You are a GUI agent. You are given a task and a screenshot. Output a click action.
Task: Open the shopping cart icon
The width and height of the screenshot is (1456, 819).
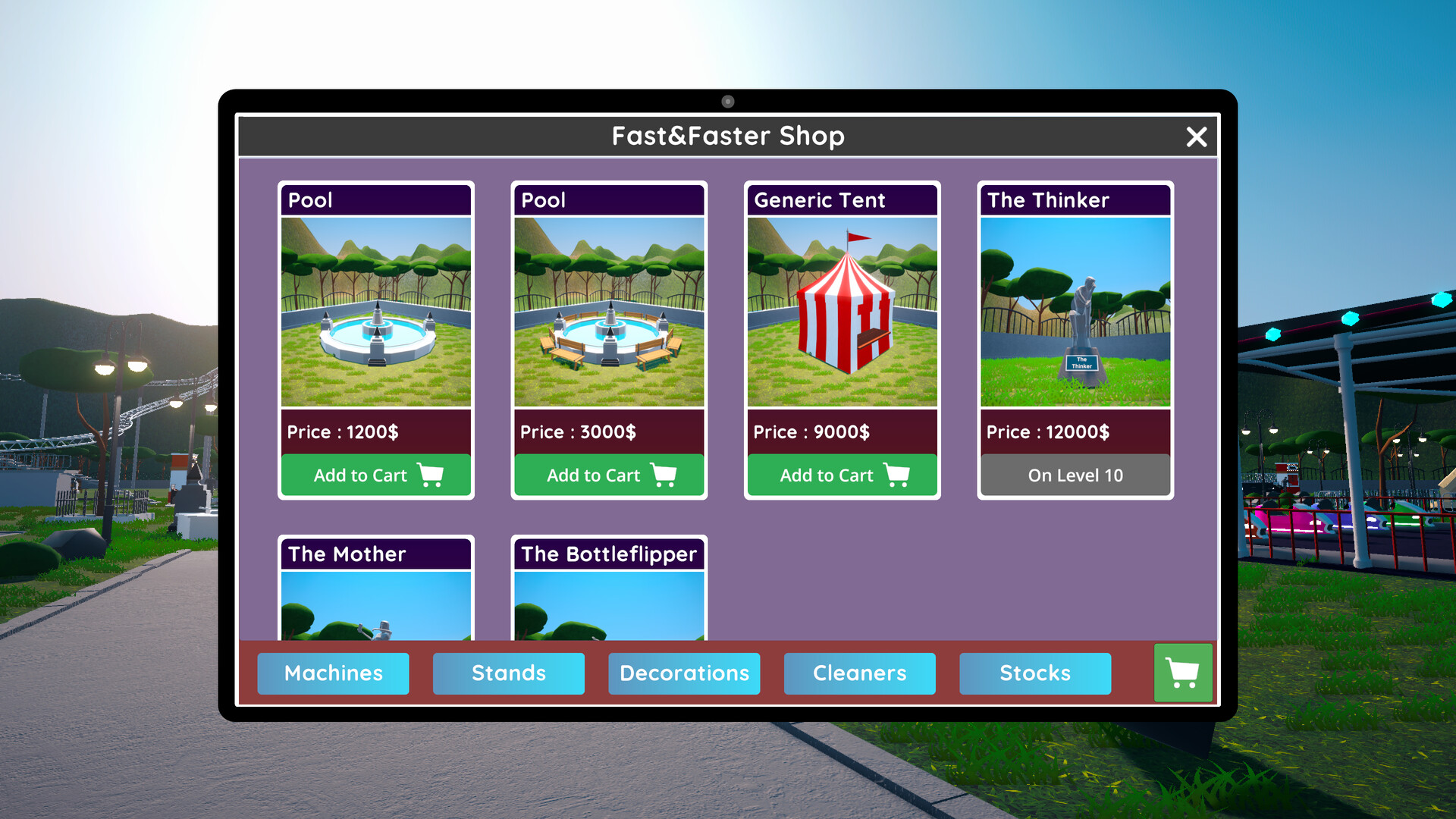pos(1182,673)
